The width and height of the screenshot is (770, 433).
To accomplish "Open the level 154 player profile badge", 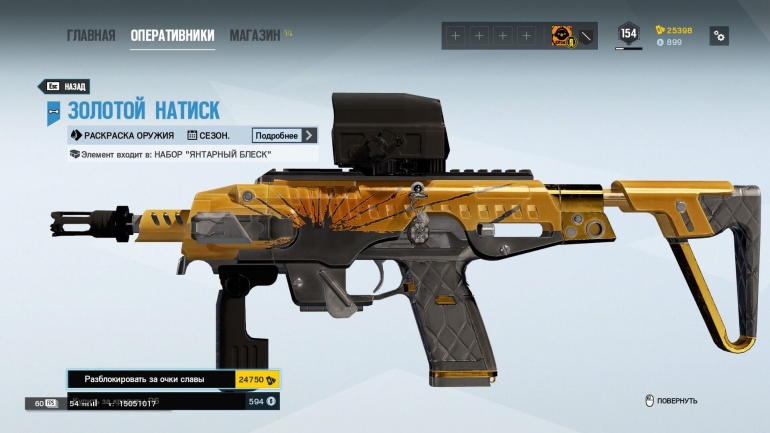I will click(628, 35).
